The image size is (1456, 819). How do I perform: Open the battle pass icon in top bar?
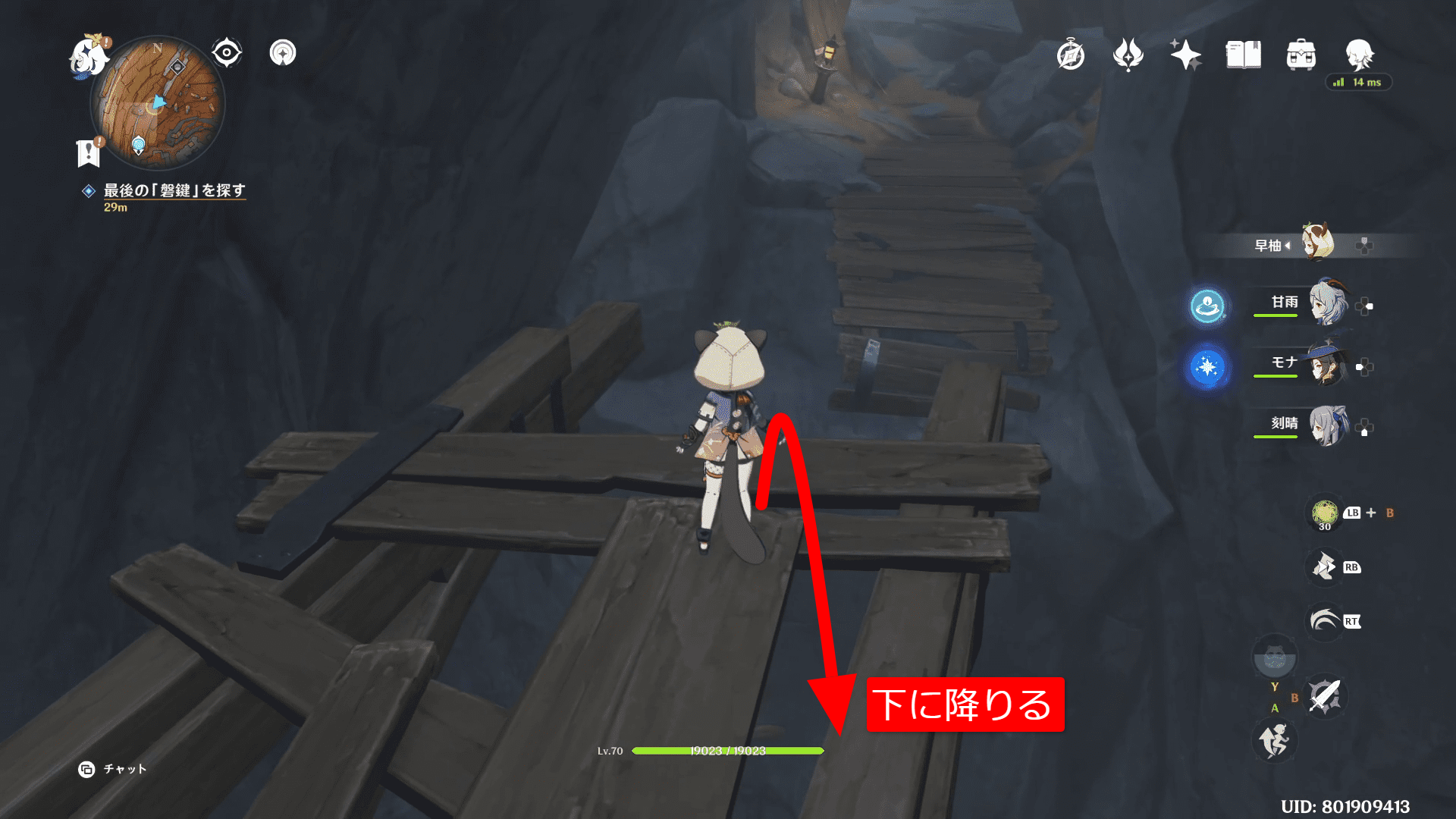click(x=1128, y=55)
